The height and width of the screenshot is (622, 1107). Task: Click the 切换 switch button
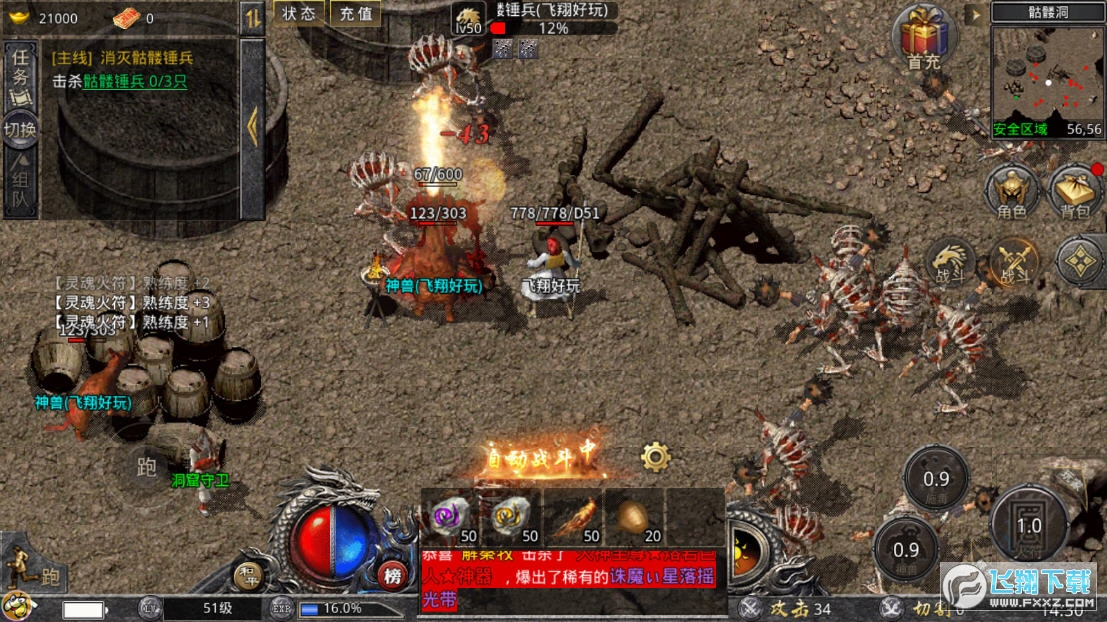[20, 130]
